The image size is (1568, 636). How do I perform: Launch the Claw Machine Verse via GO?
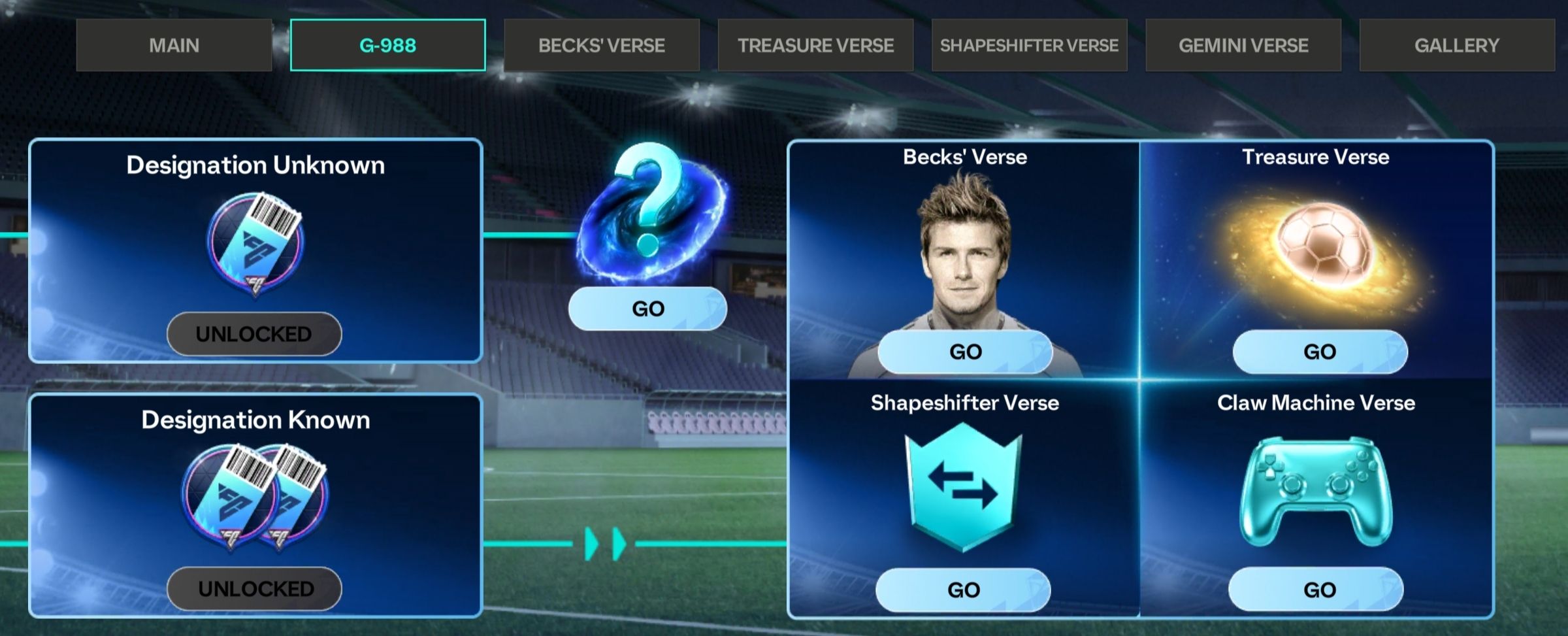(x=1316, y=590)
